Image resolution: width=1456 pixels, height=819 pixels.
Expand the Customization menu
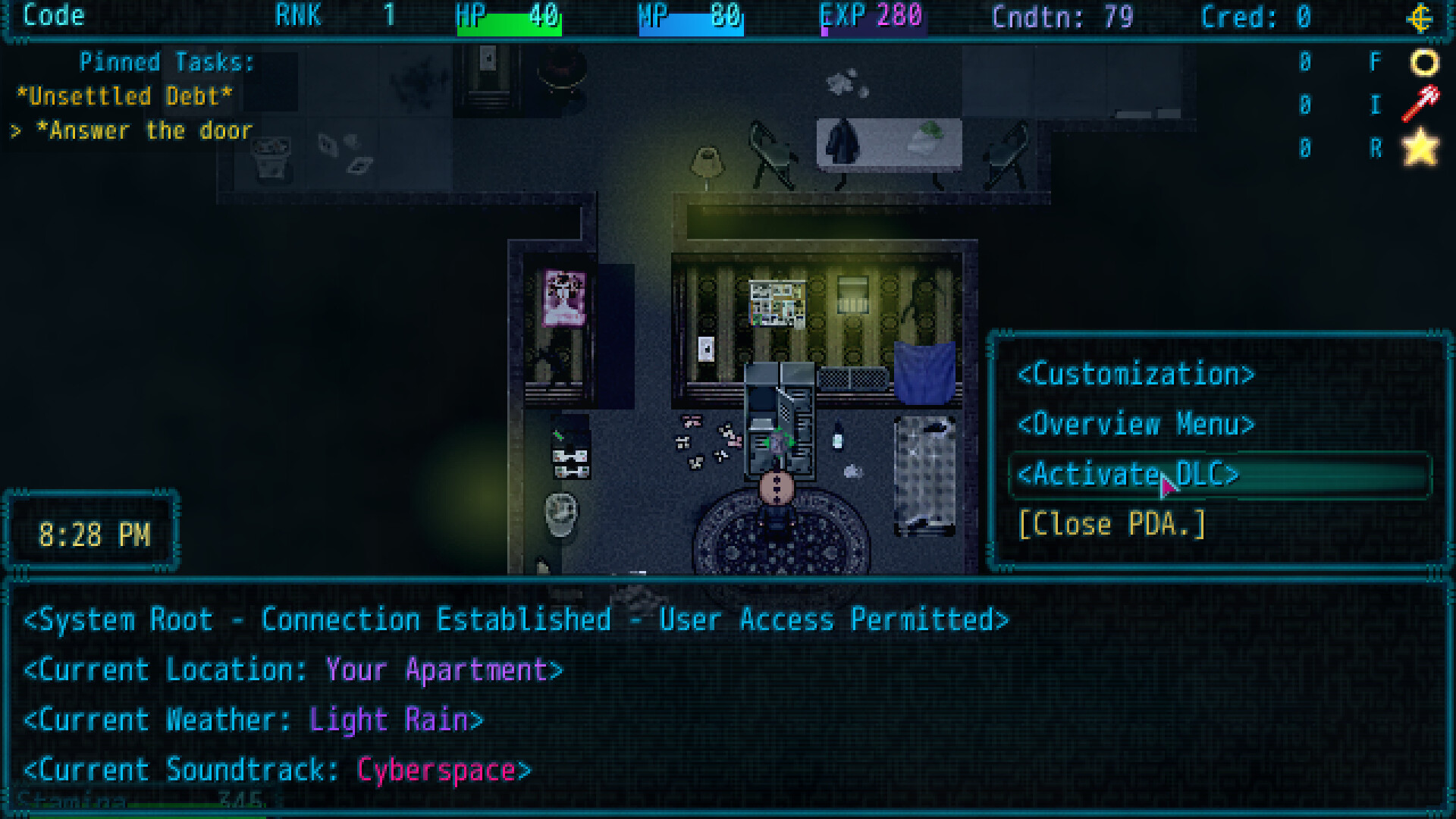pos(1136,375)
